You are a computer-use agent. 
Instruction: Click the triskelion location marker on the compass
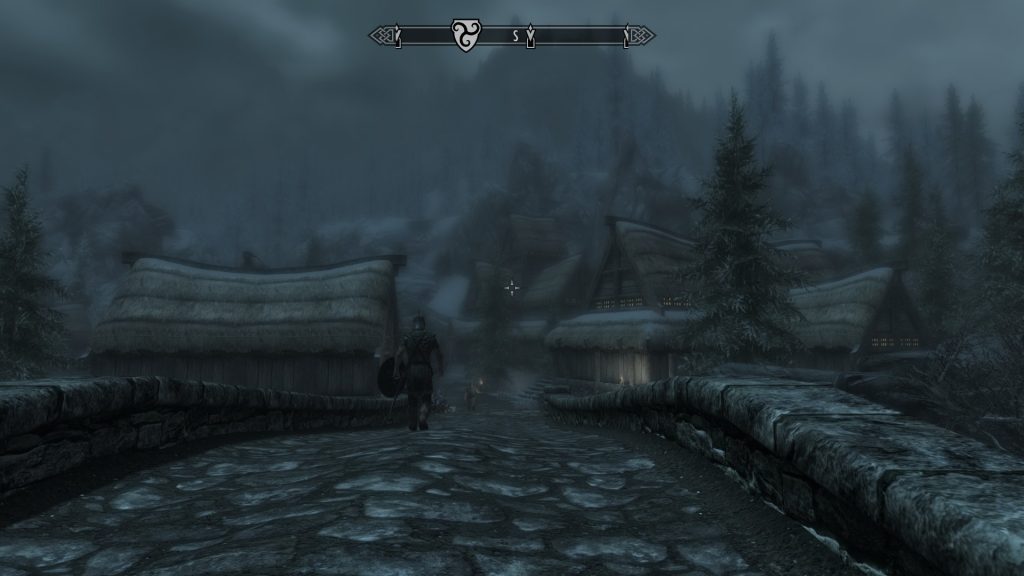[x=462, y=35]
